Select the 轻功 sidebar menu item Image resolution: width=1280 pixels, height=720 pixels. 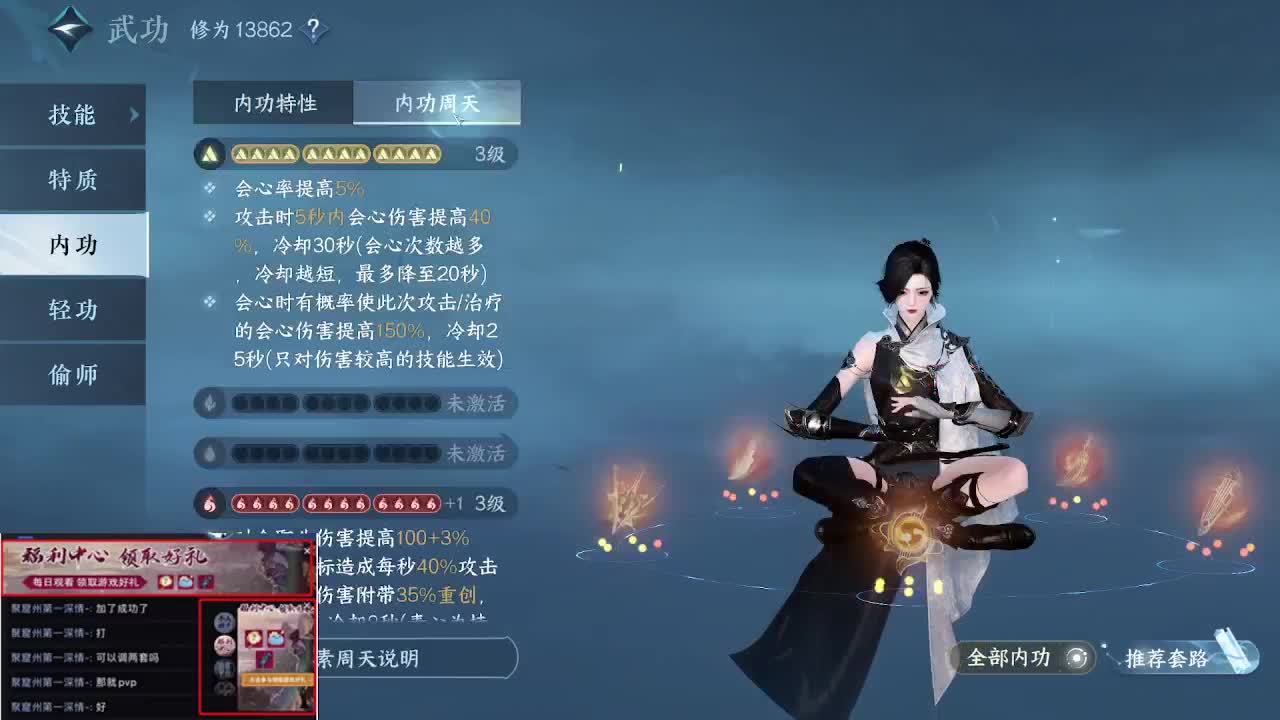click(x=72, y=310)
